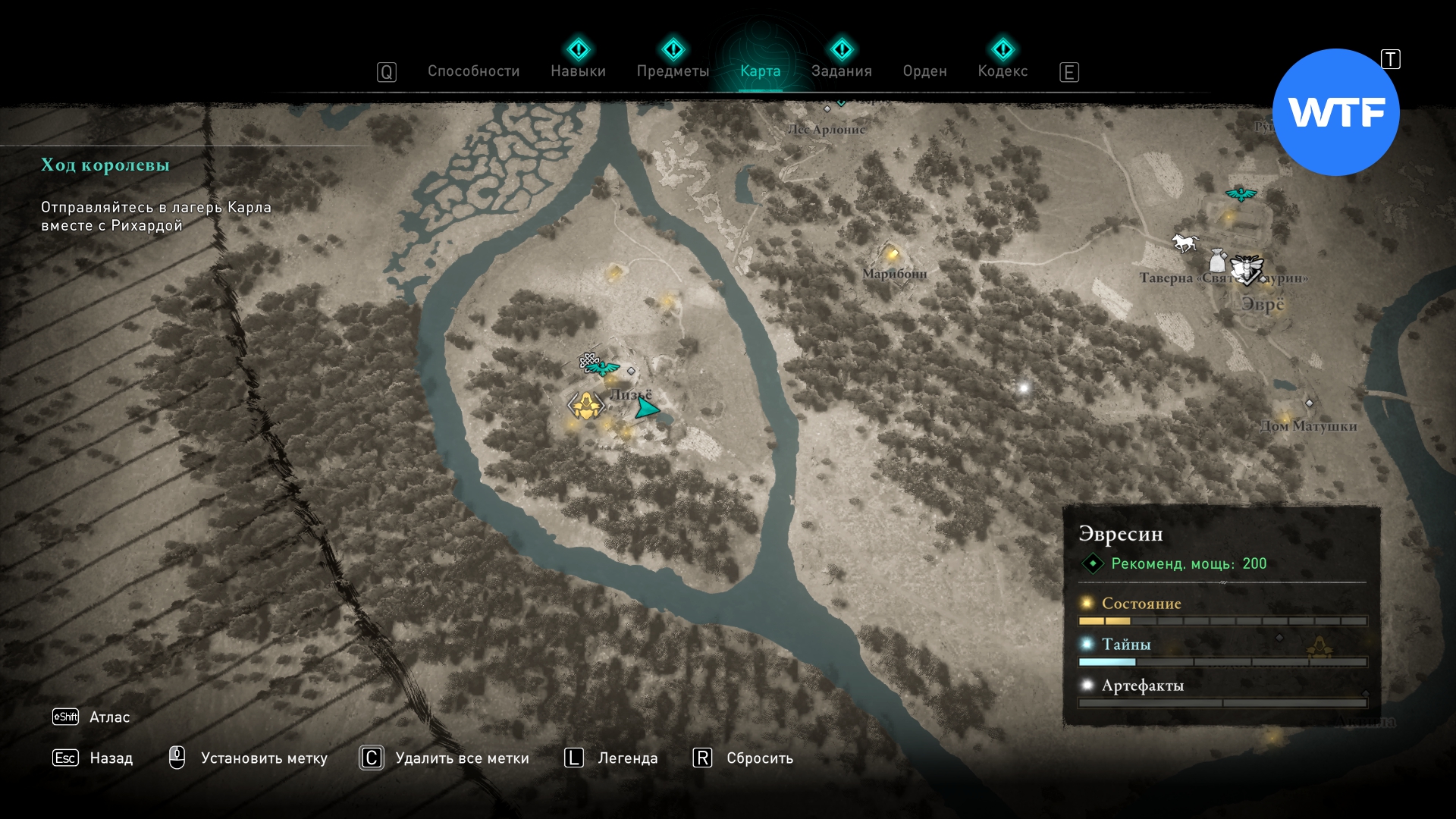Open the Задания quest tab
The image size is (1456, 819).
click(x=841, y=71)
